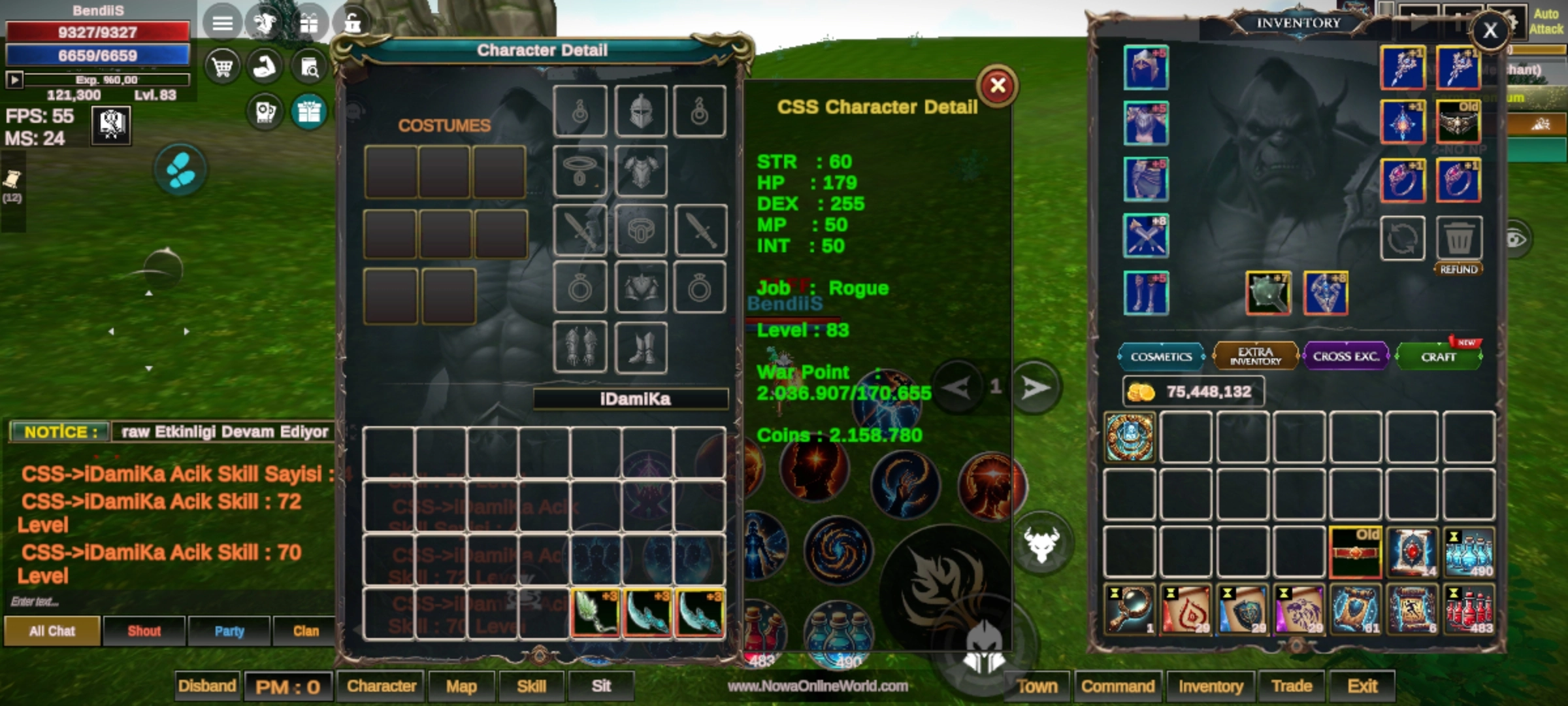
Task: Return to Town
Action: tap(1037, 686)
